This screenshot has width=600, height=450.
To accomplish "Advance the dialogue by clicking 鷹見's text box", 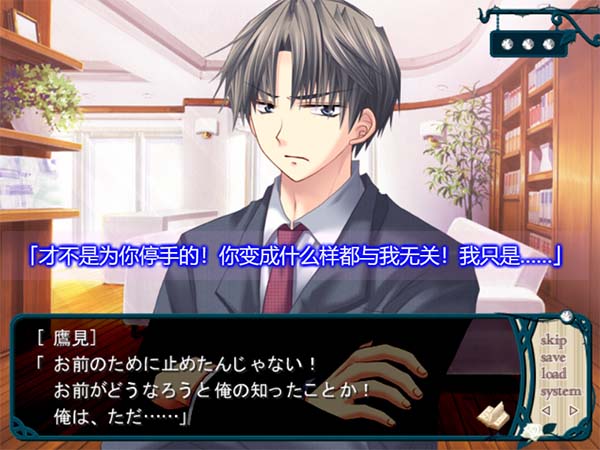I will click(x=250, y=380).
